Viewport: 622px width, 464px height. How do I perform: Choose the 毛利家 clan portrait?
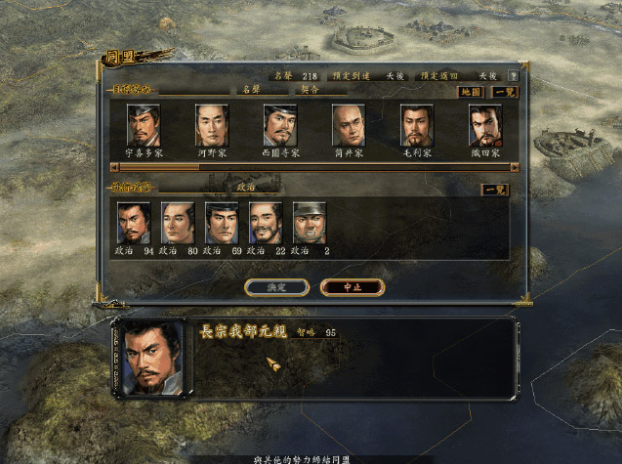[x=417, y=126]
